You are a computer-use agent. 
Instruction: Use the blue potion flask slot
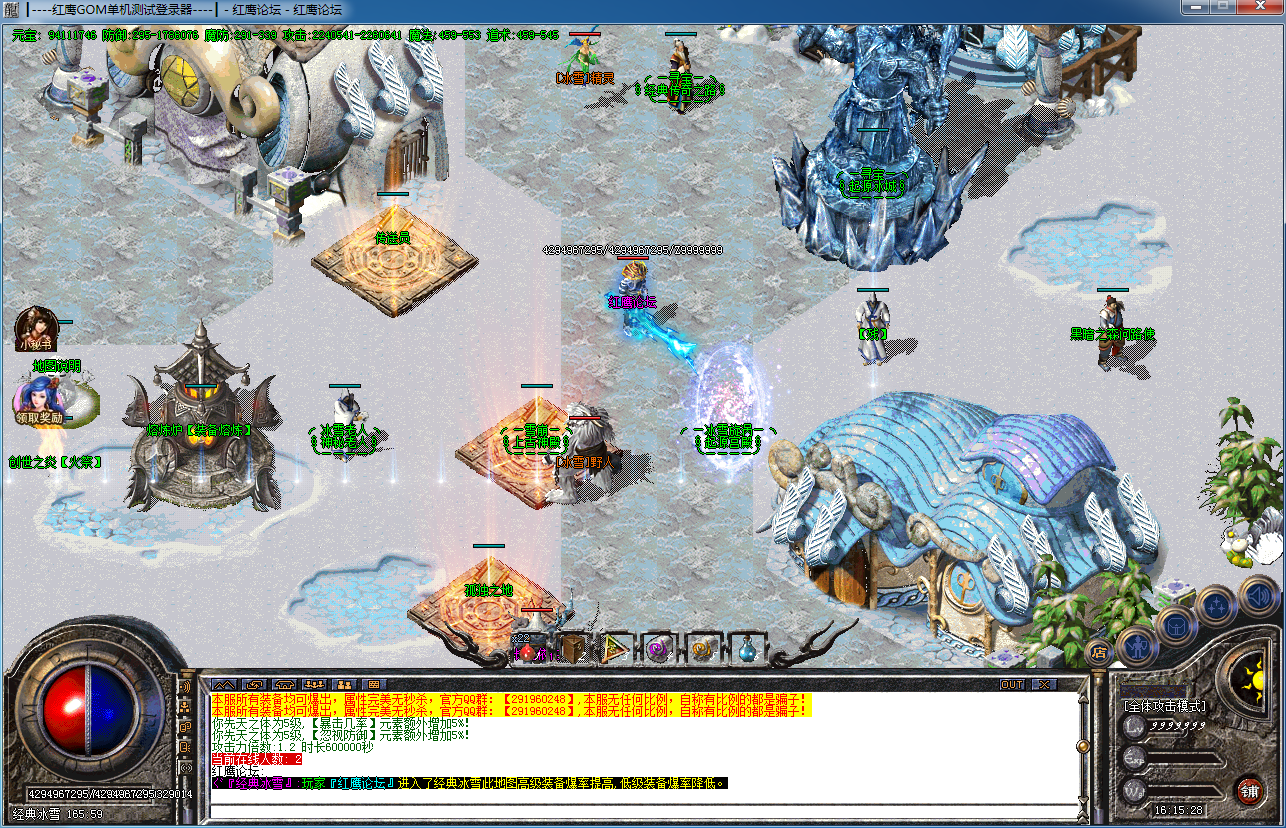tap(746, 650)
